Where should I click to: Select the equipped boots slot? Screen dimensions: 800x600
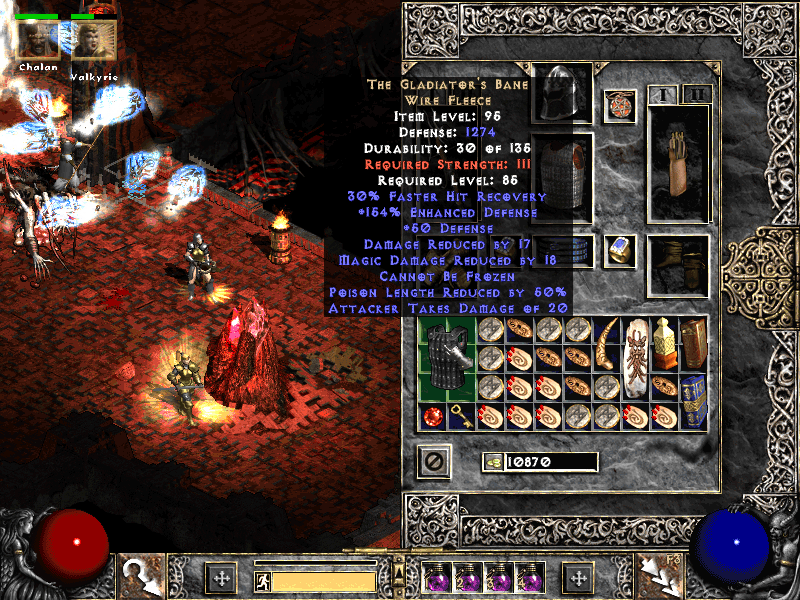pyautogui.click(x=679, y=266)
